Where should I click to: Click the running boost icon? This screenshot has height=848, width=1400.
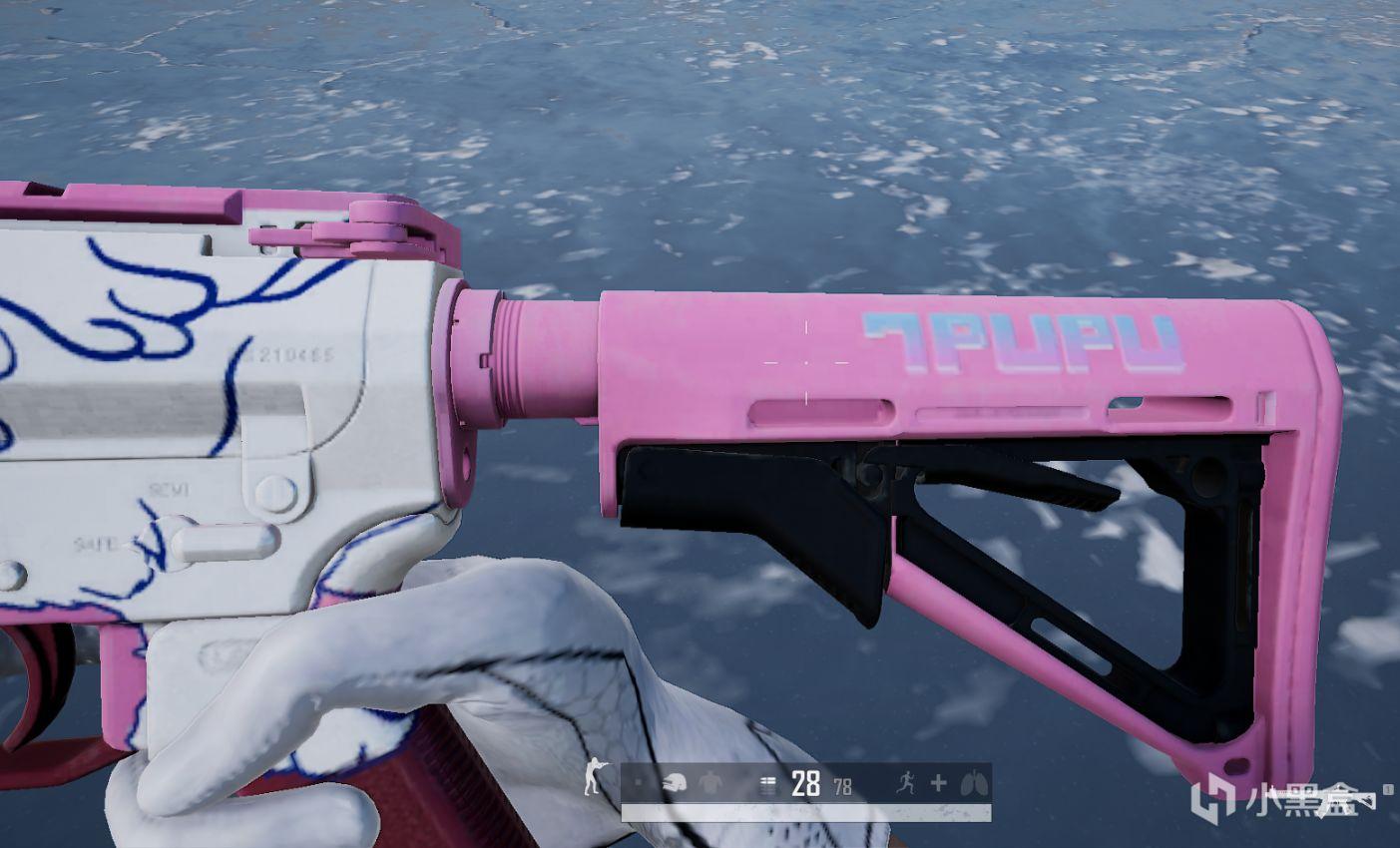[x=906, y=783]
